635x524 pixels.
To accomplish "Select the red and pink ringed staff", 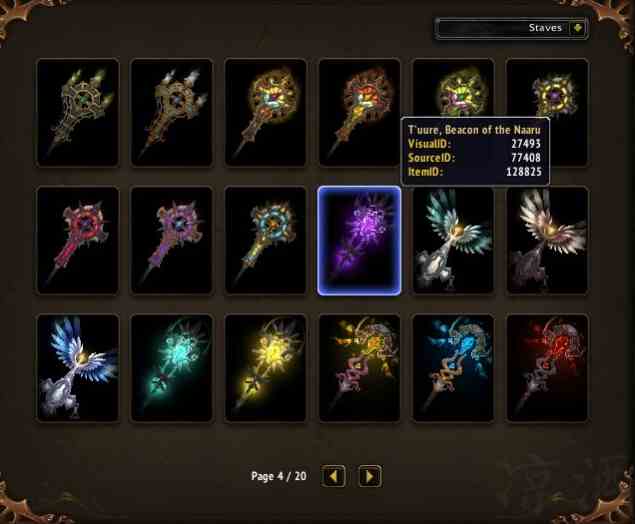I will (x=78, y=240).
